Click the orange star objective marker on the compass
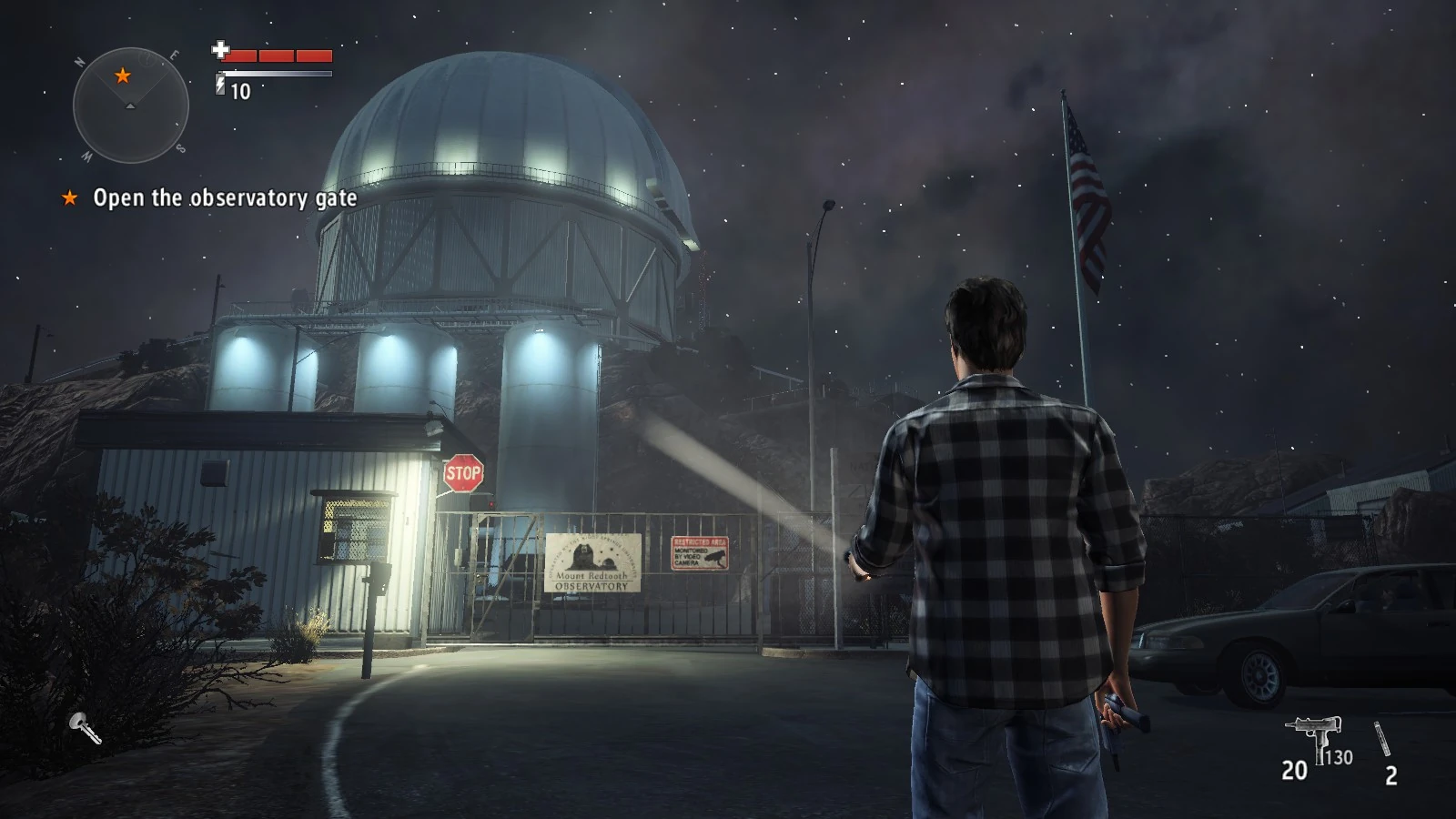 (122, 76)
